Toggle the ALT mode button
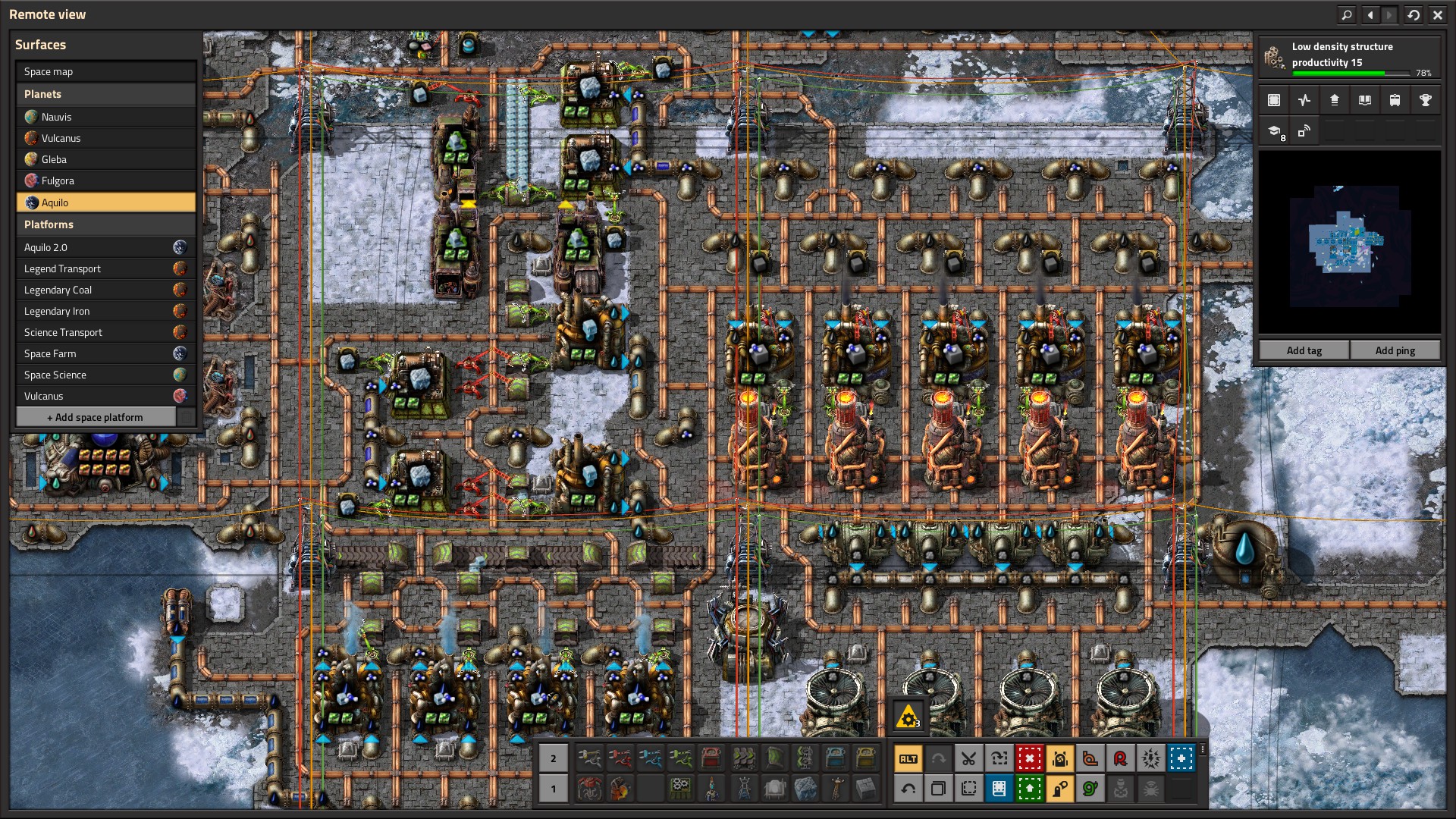 (908, 758)
